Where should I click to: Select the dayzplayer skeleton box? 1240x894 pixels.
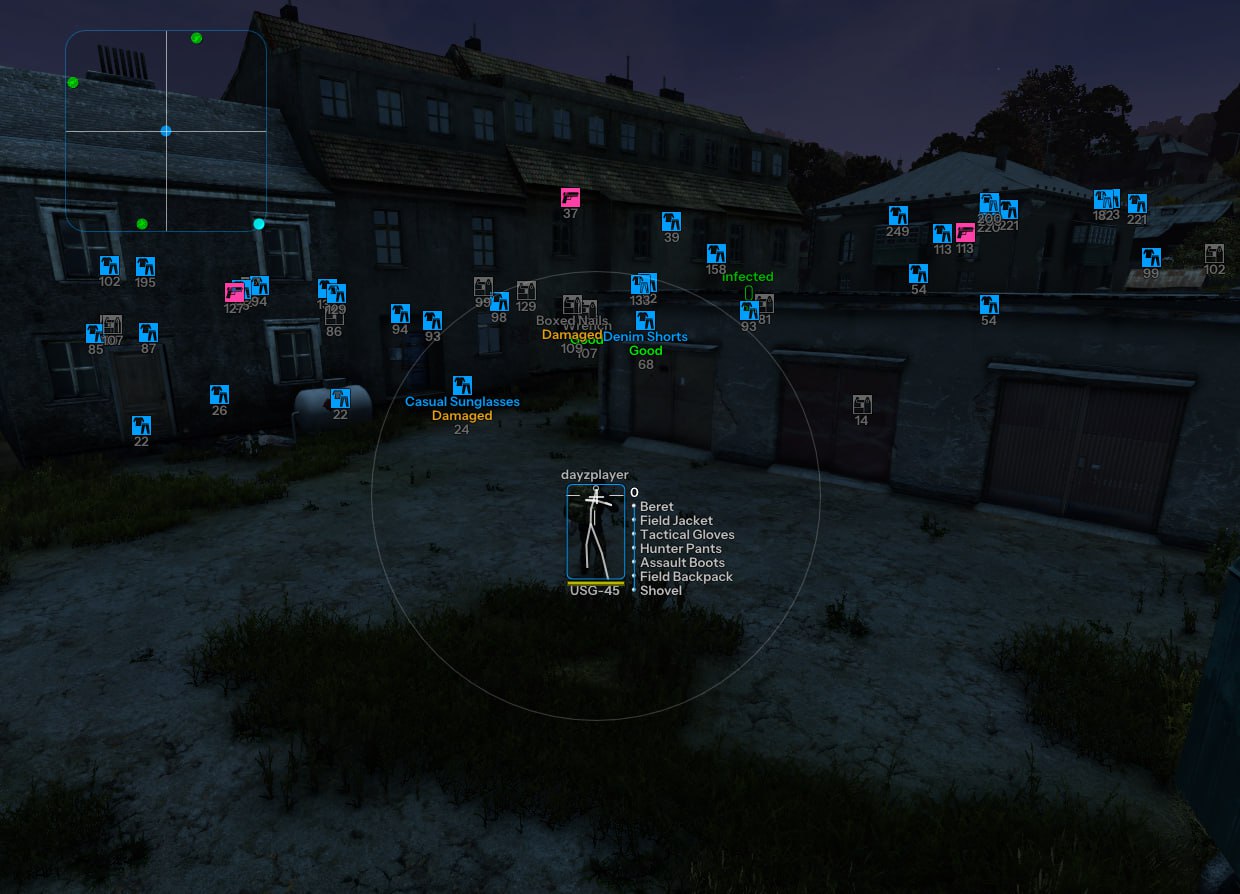click(596, 532)
